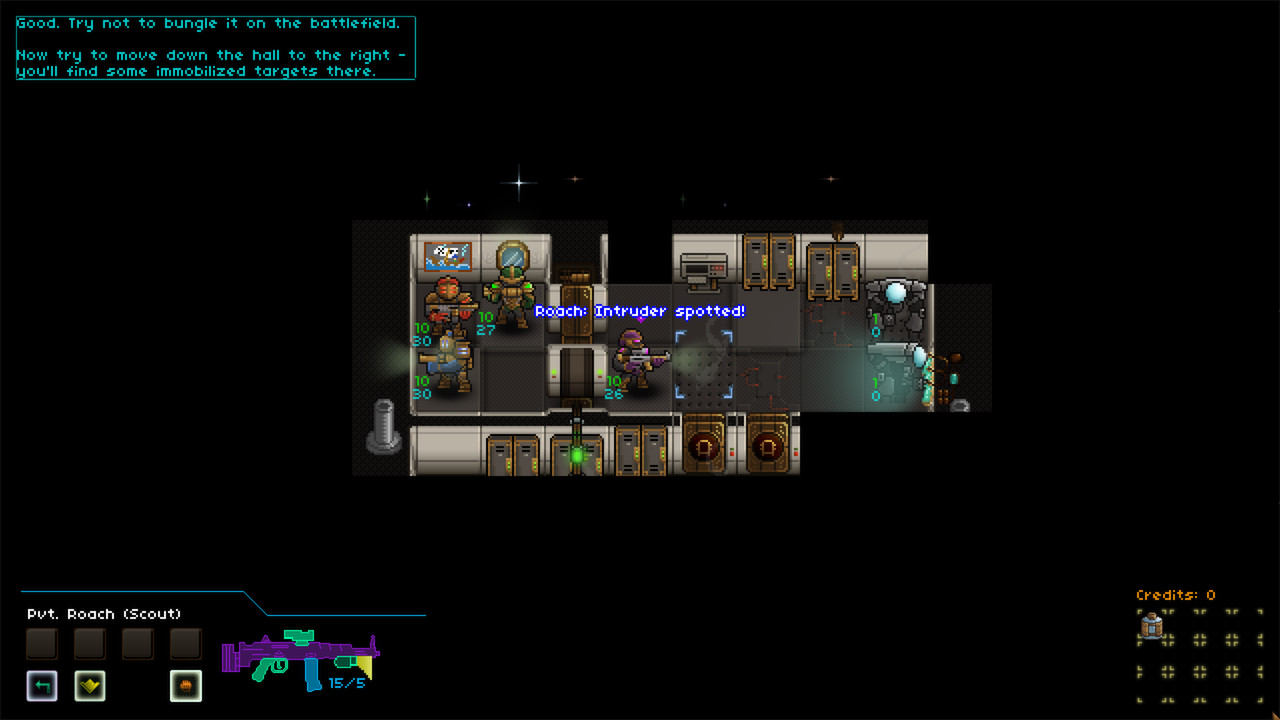Select the glowing green pickup in the corridor
Image resolution: width=1280 pixels, height=720 pixels.
coord(578,453)
